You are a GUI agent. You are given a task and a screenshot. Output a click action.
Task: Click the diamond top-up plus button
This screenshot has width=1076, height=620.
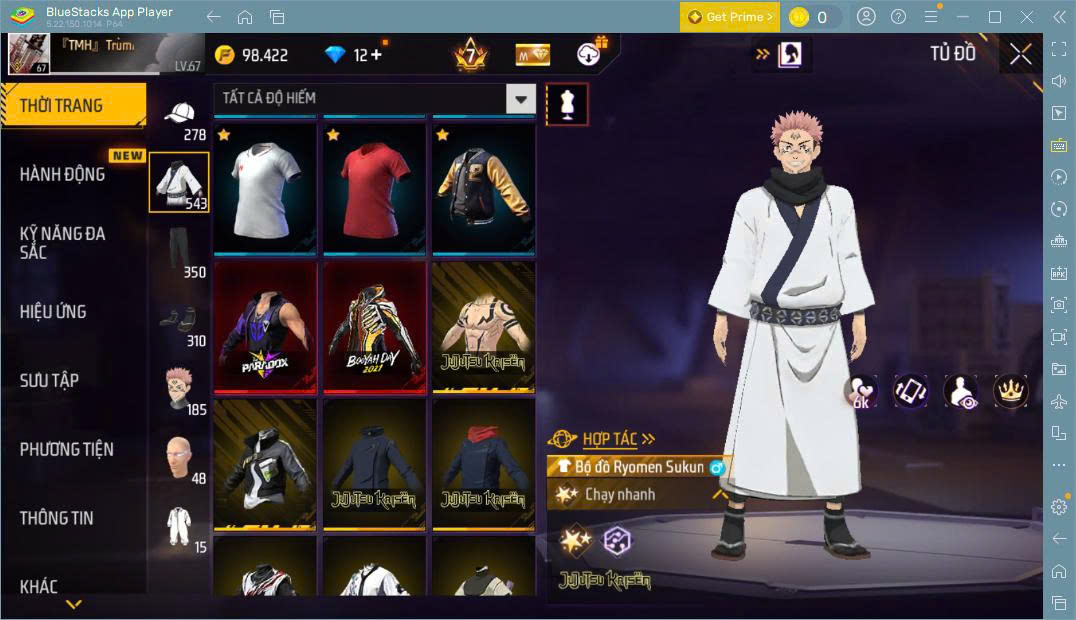coord(376,55)
